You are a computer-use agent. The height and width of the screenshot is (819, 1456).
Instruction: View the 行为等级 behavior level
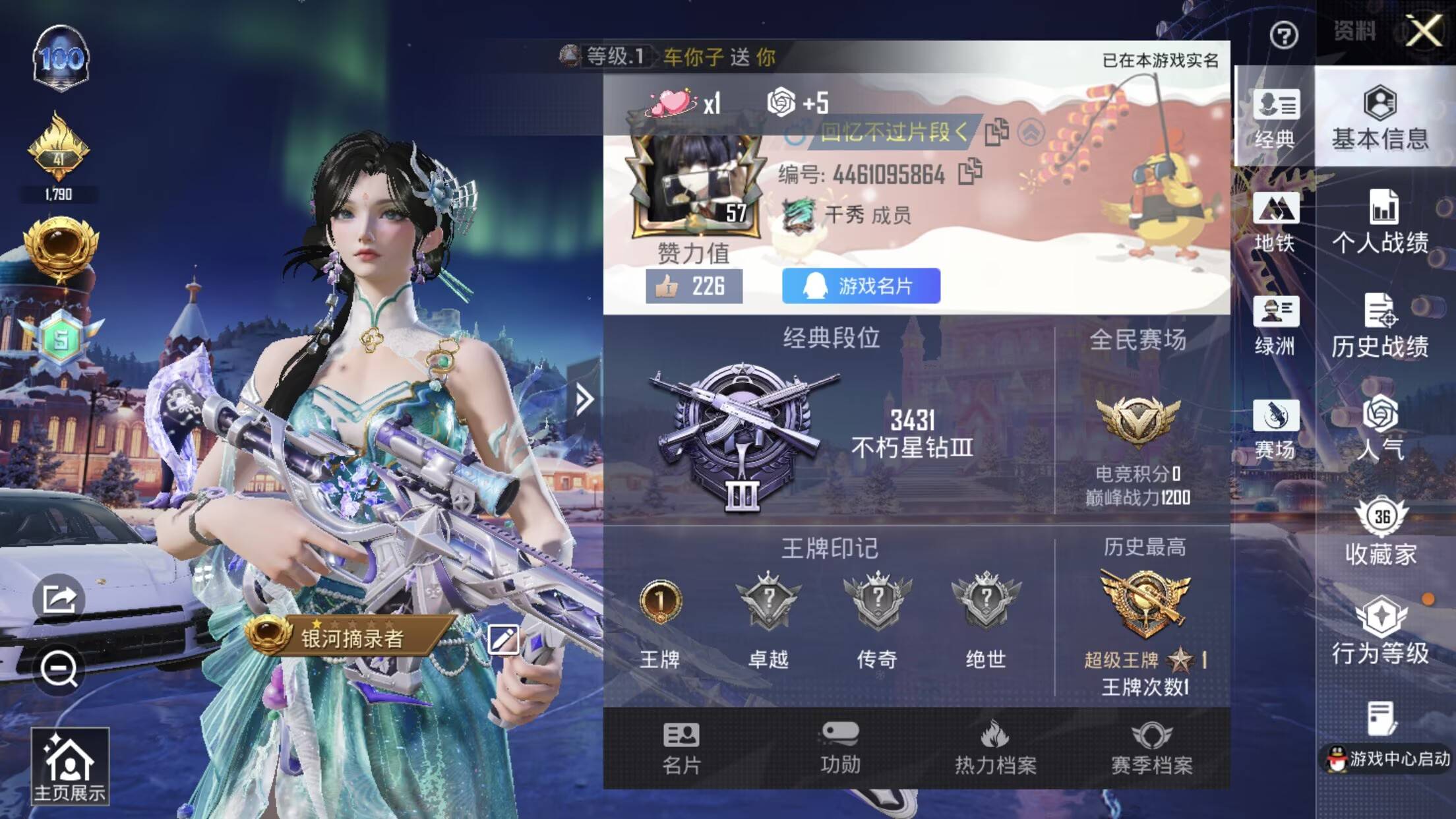pos(1380,632)
